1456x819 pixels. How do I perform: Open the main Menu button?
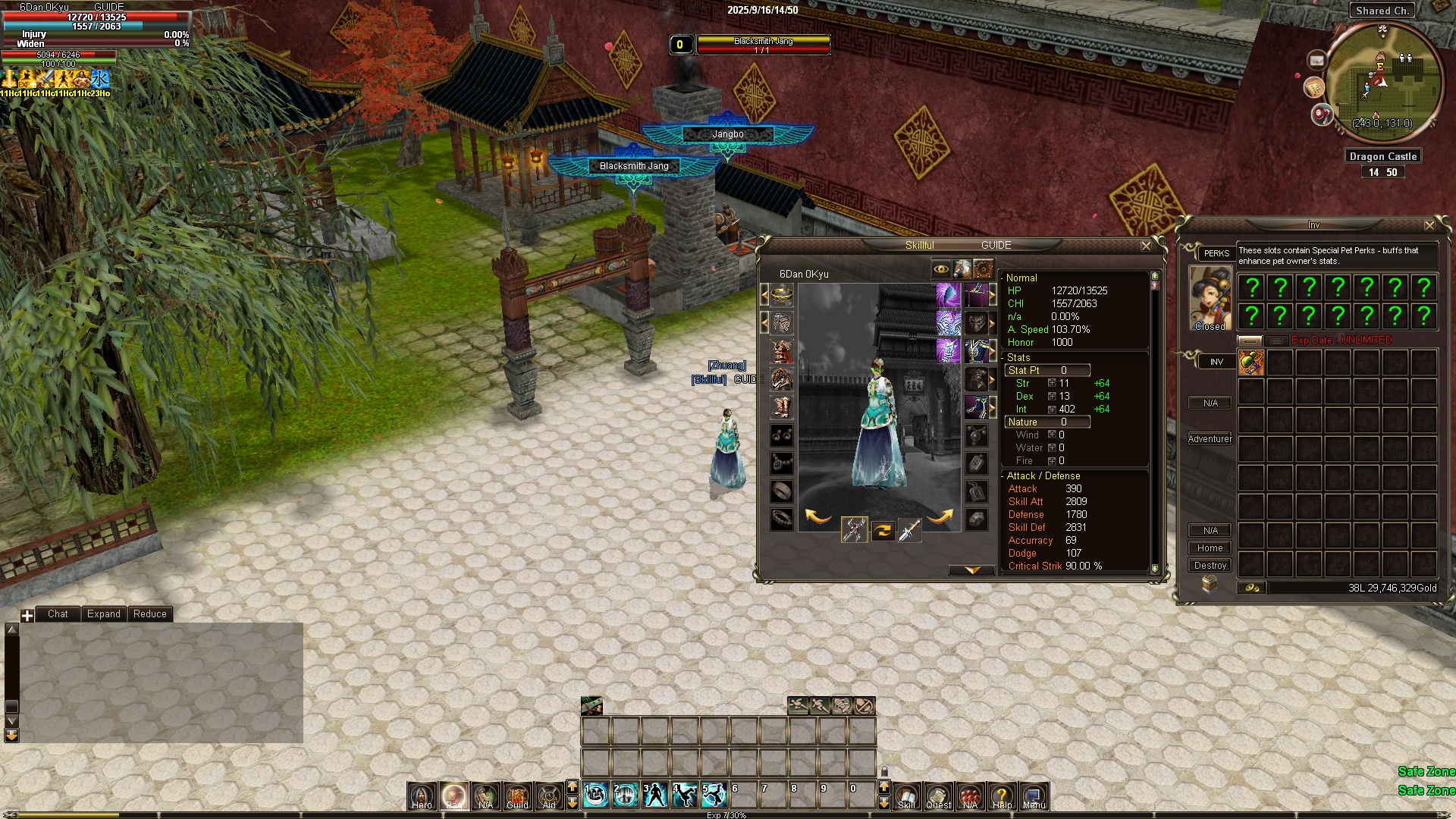[x=1034, y=795]
